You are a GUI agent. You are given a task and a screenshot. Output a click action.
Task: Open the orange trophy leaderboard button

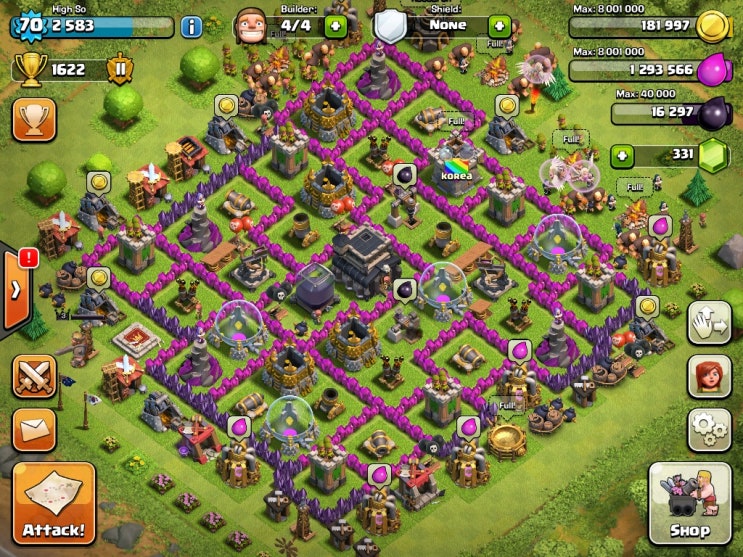[33, 119]
